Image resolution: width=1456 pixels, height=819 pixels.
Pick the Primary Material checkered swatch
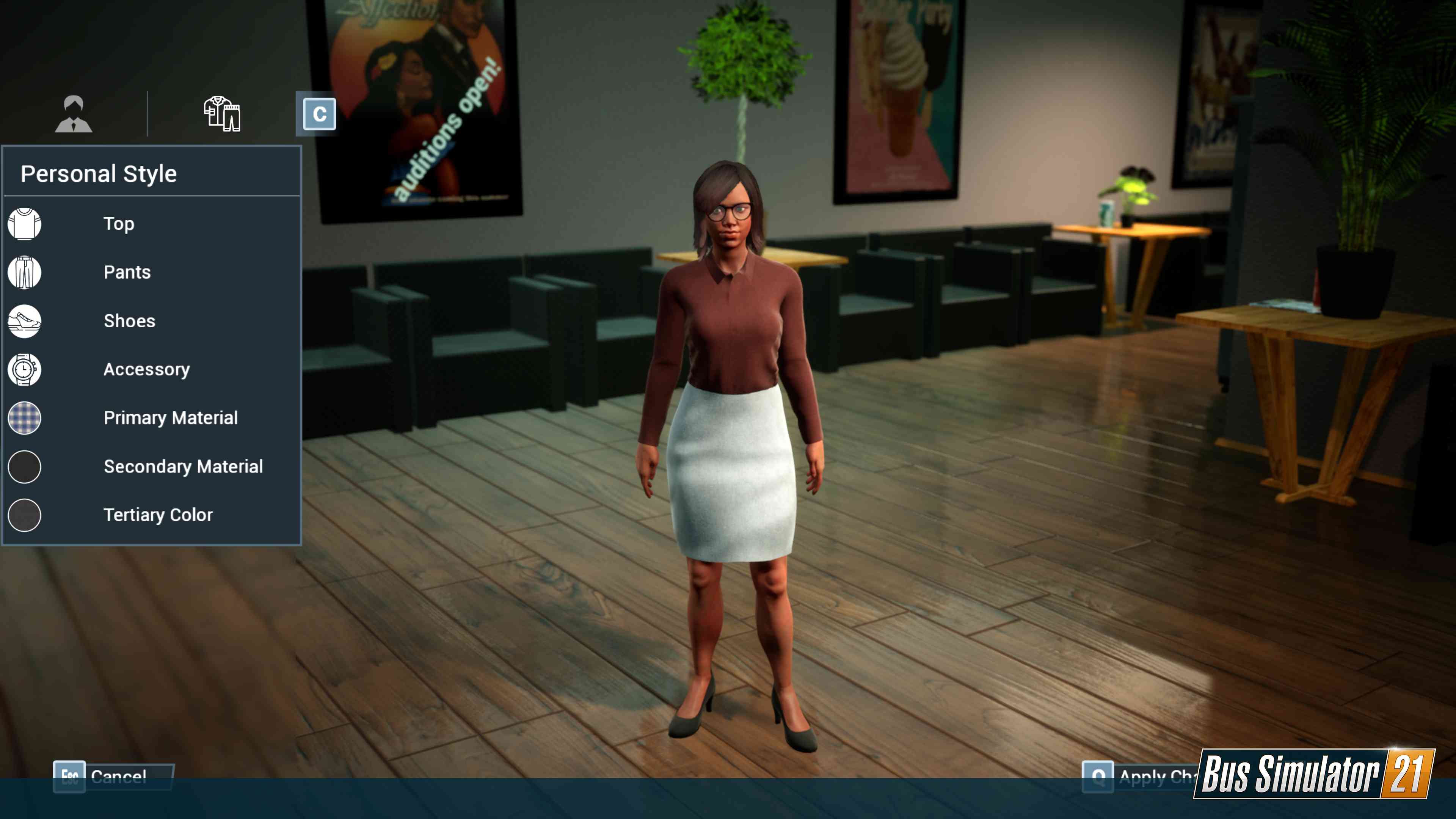tap(24, 418)
